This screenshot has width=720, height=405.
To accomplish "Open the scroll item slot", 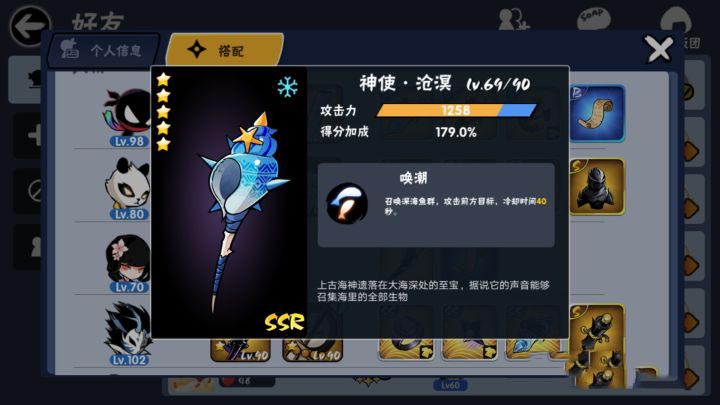I will (x=598, y=112).
